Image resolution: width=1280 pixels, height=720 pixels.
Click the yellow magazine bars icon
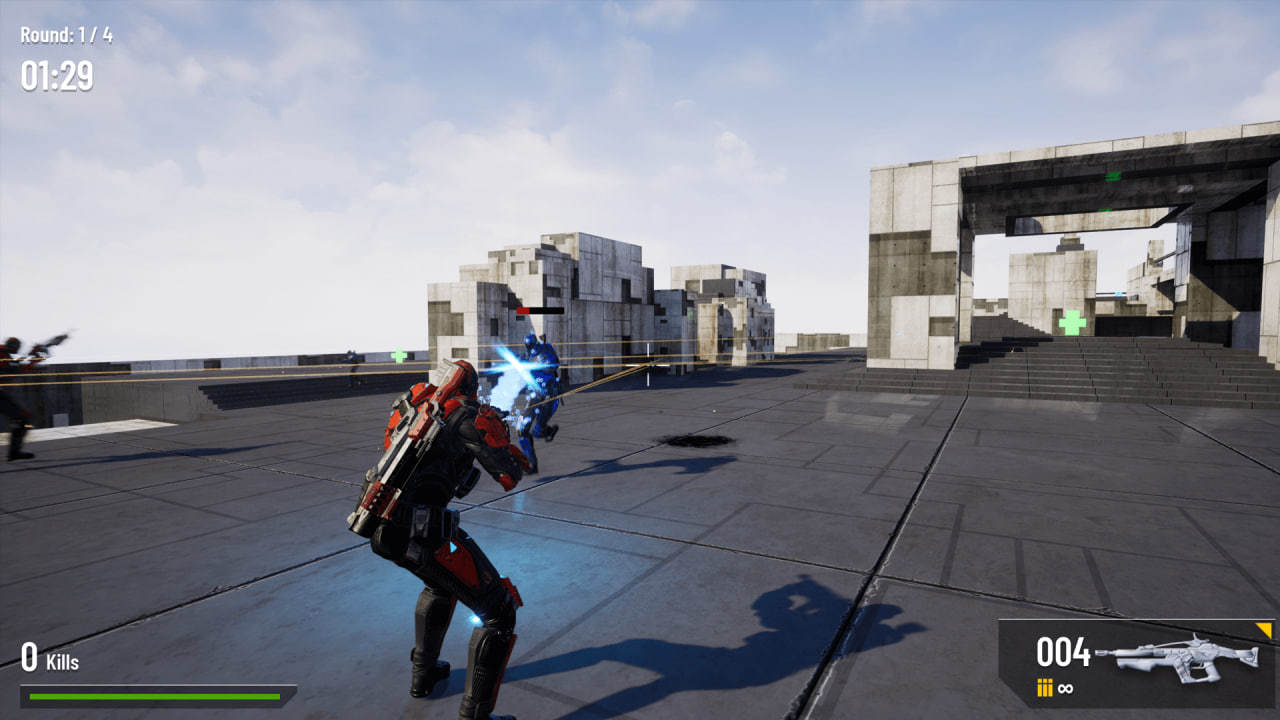[x=1044, y=688]
